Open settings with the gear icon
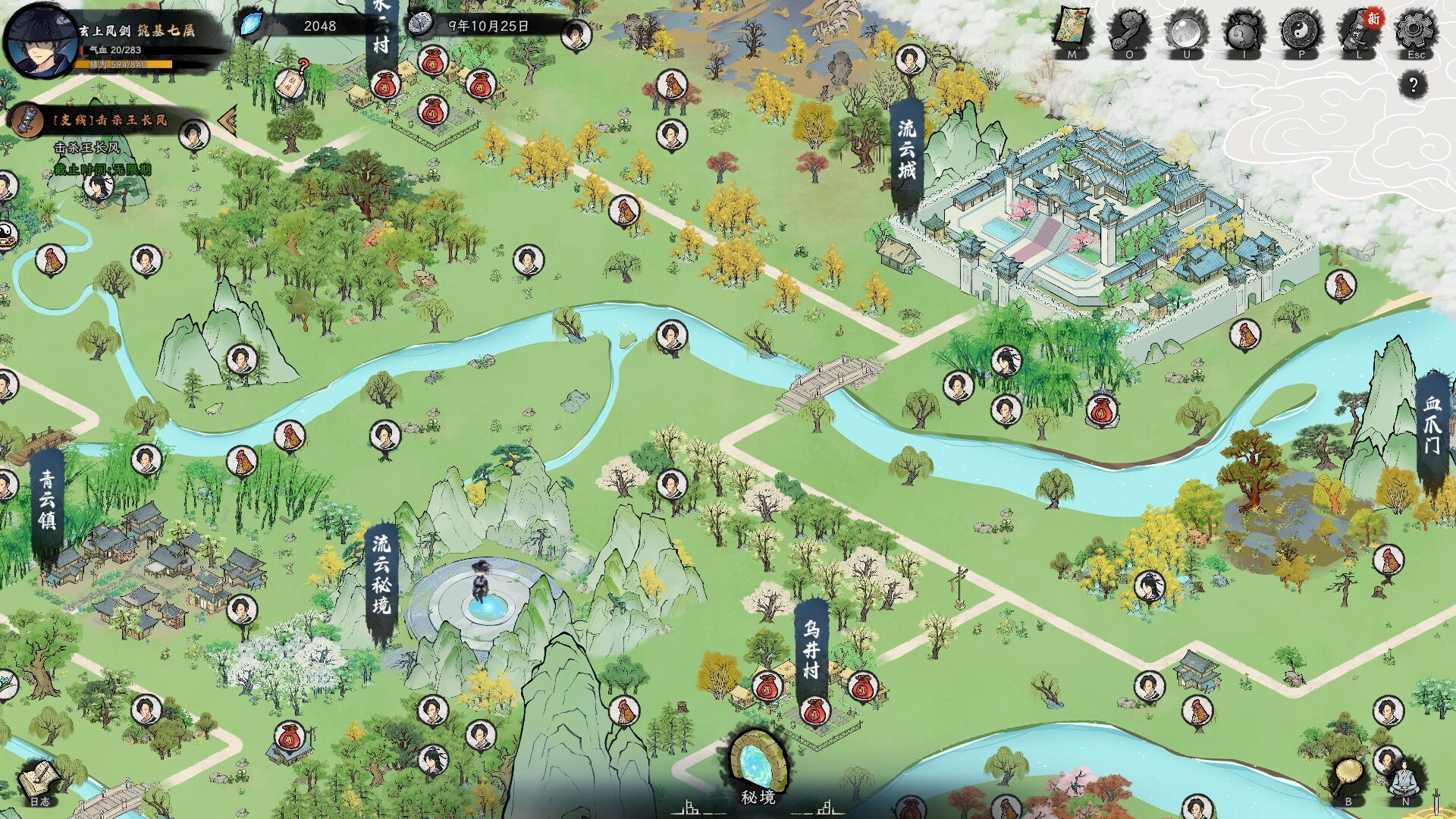Image resolution: width=1456 pixels, height=819 pixels. pyautogui.click(x=1416, y=32)
